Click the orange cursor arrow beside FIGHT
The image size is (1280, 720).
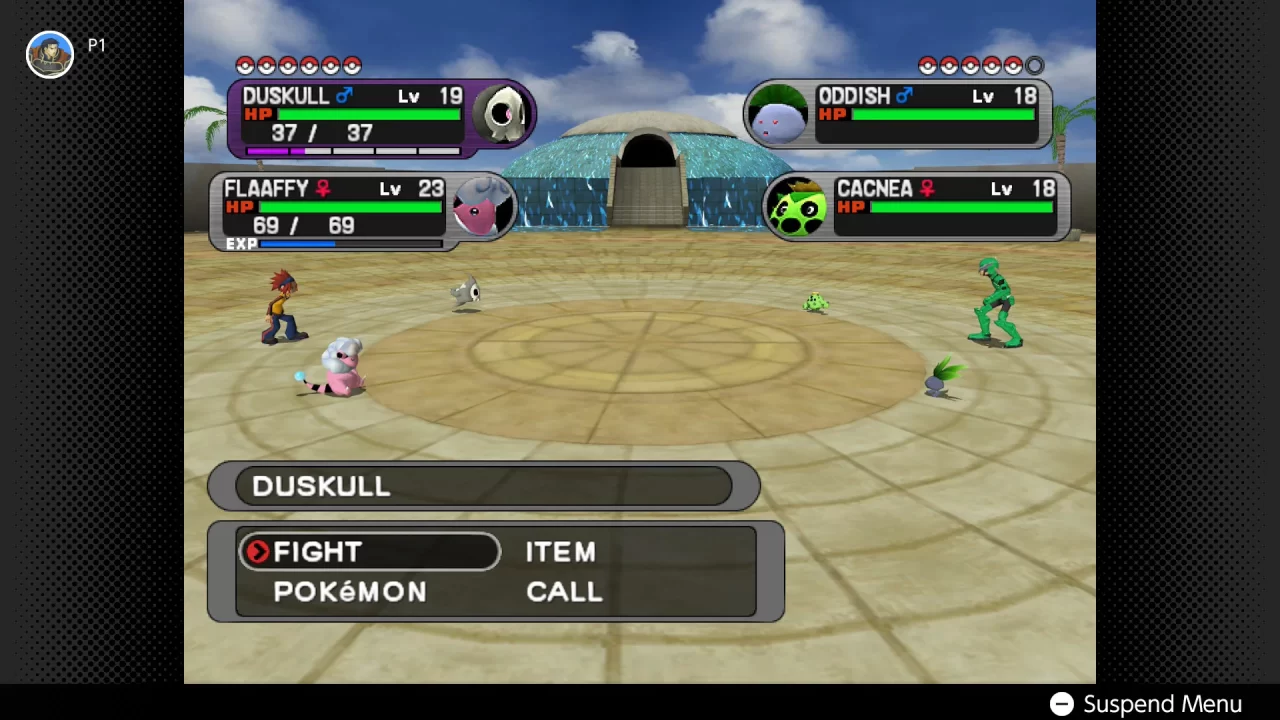(257, 552)
